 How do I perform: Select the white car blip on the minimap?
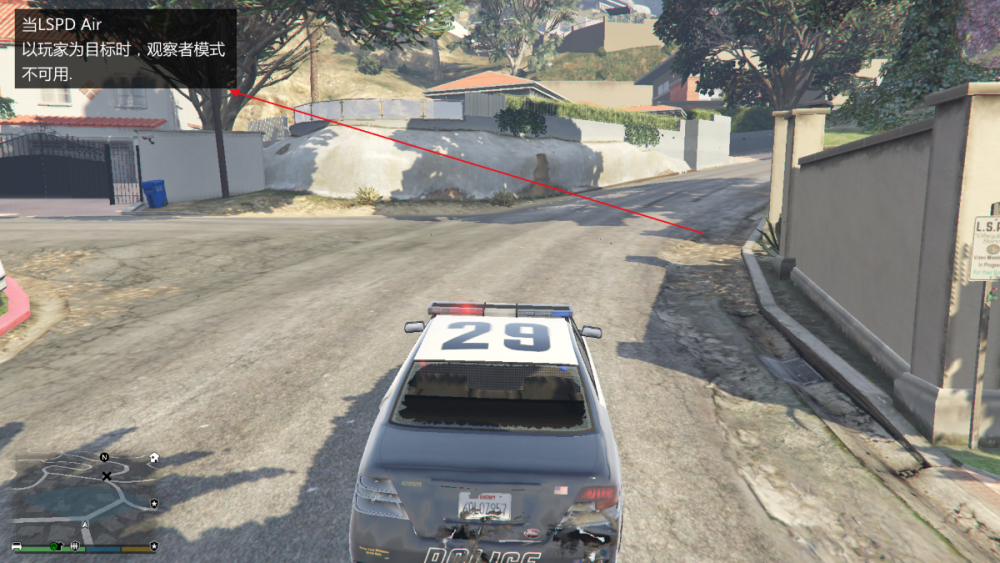tap(16, 547)
